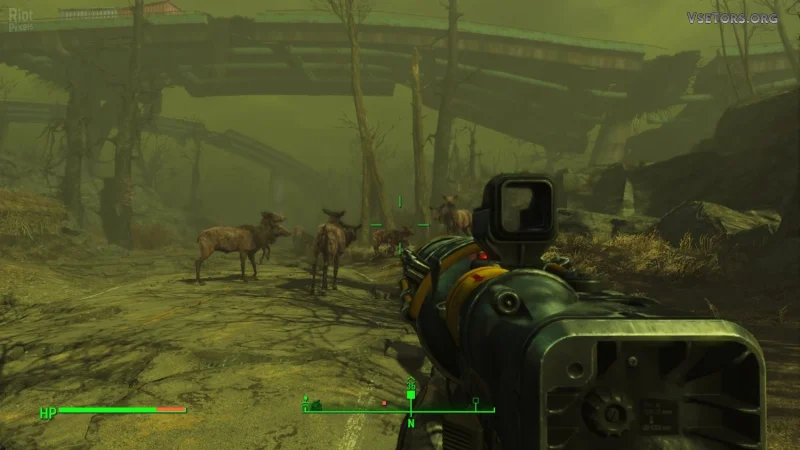Open the v3etors.org watermark link
This screenshot has width=800, height=450.
[x=733, y=17]
